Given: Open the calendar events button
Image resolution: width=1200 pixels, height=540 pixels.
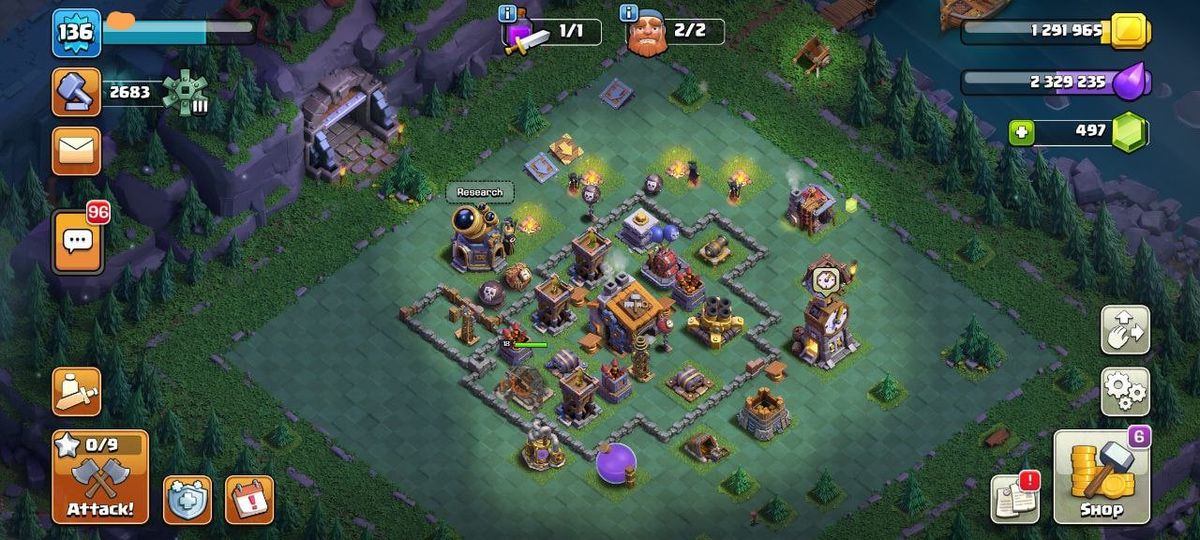Looking at the screenshot, I should tap(249, 499).
